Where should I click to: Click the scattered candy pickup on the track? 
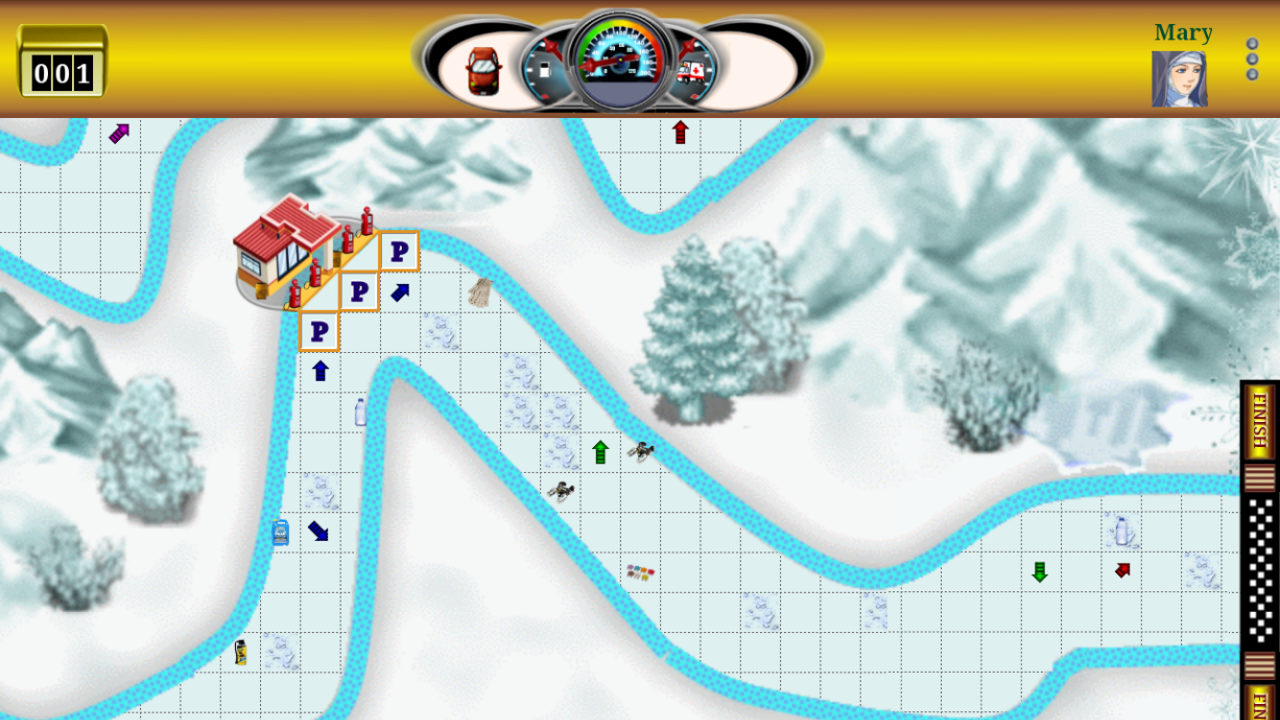click(x=641, y=573)
